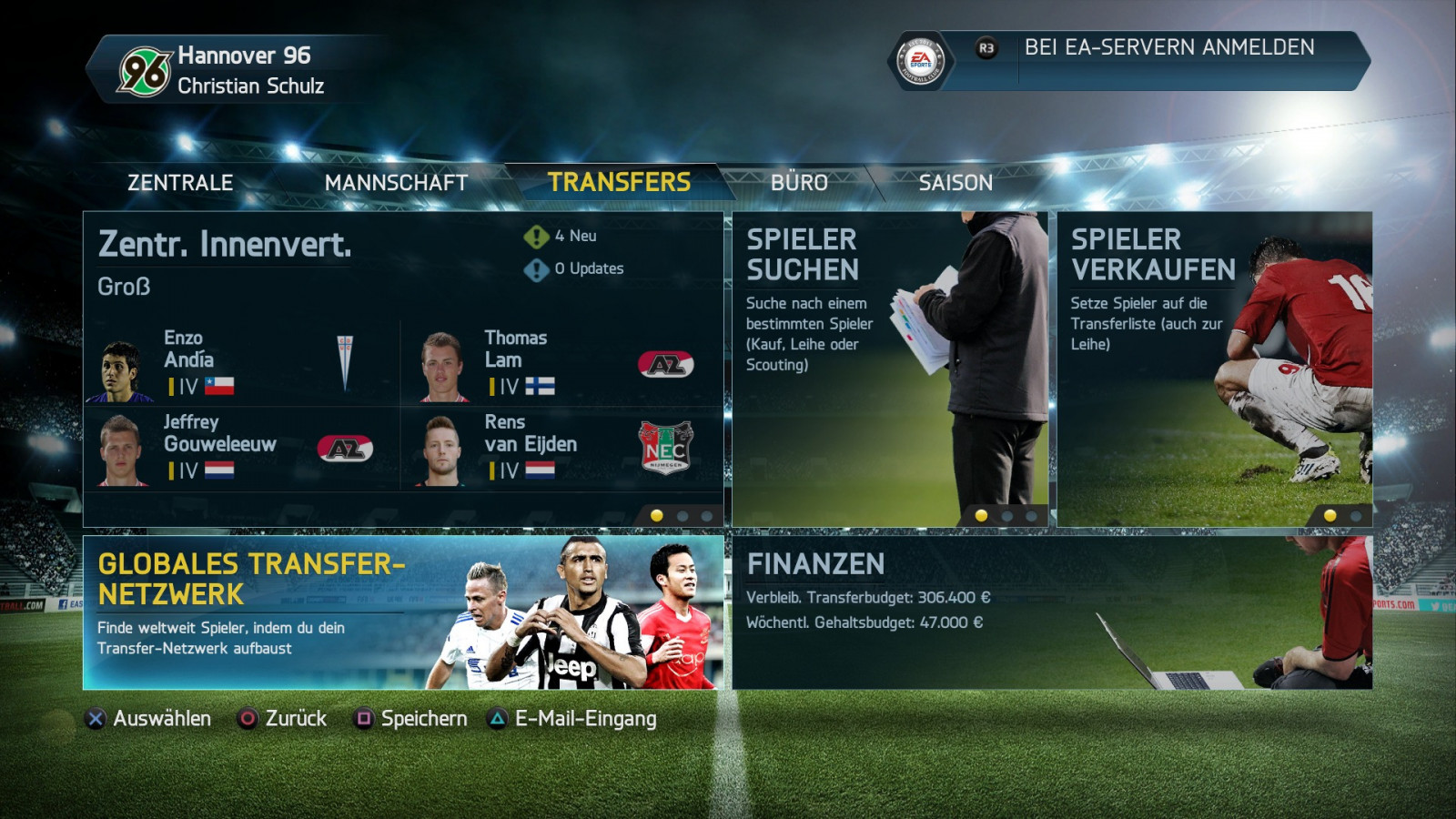The height and width of the screenshot is (819, 1456).
Task: Open the Mannschaft tab
Action: tap(396, 183)
